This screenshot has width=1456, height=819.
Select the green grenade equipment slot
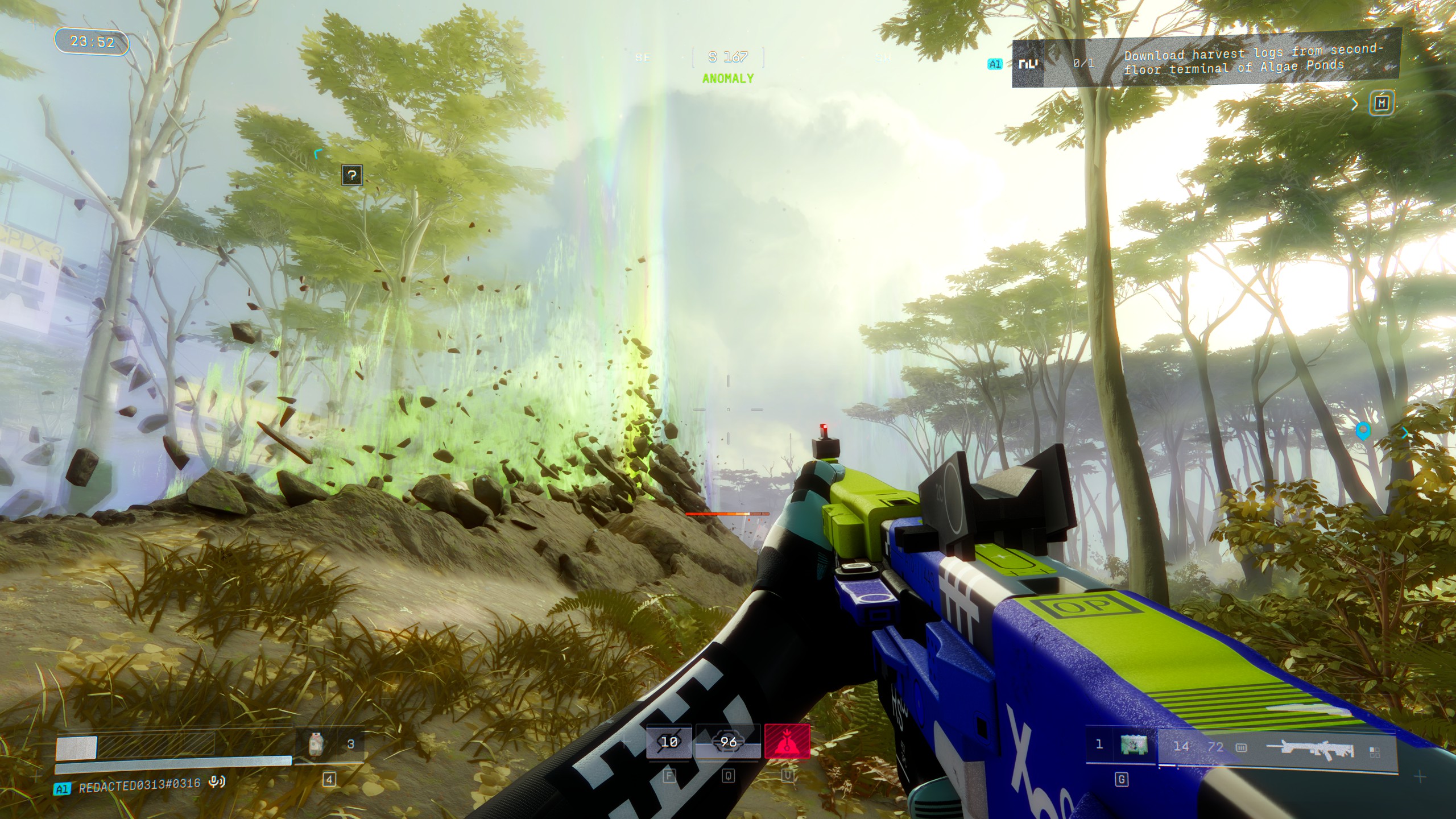(1134, 745)
